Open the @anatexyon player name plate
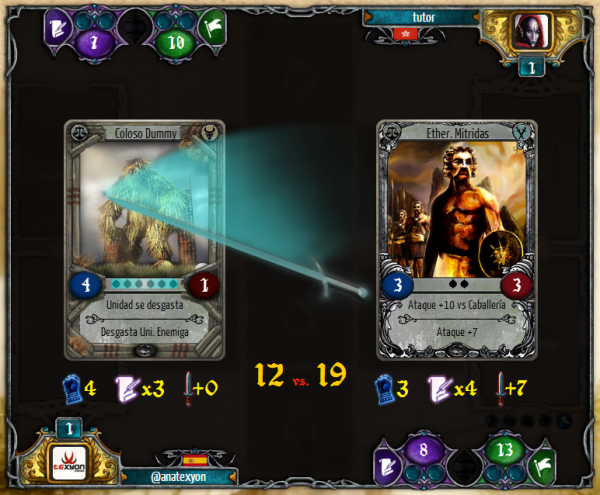 coord(178,477)
